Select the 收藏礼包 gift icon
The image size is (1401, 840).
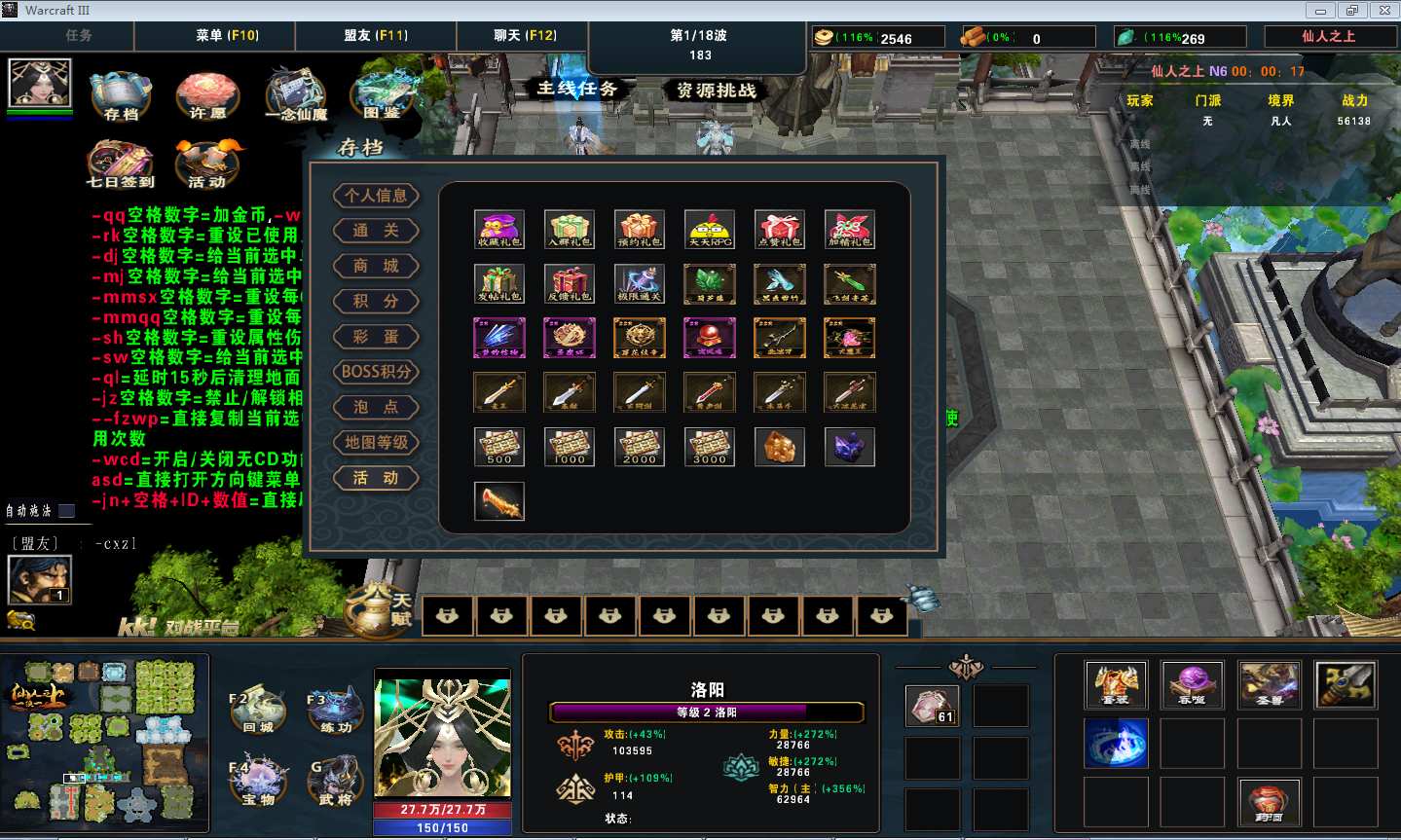[499, 230]
